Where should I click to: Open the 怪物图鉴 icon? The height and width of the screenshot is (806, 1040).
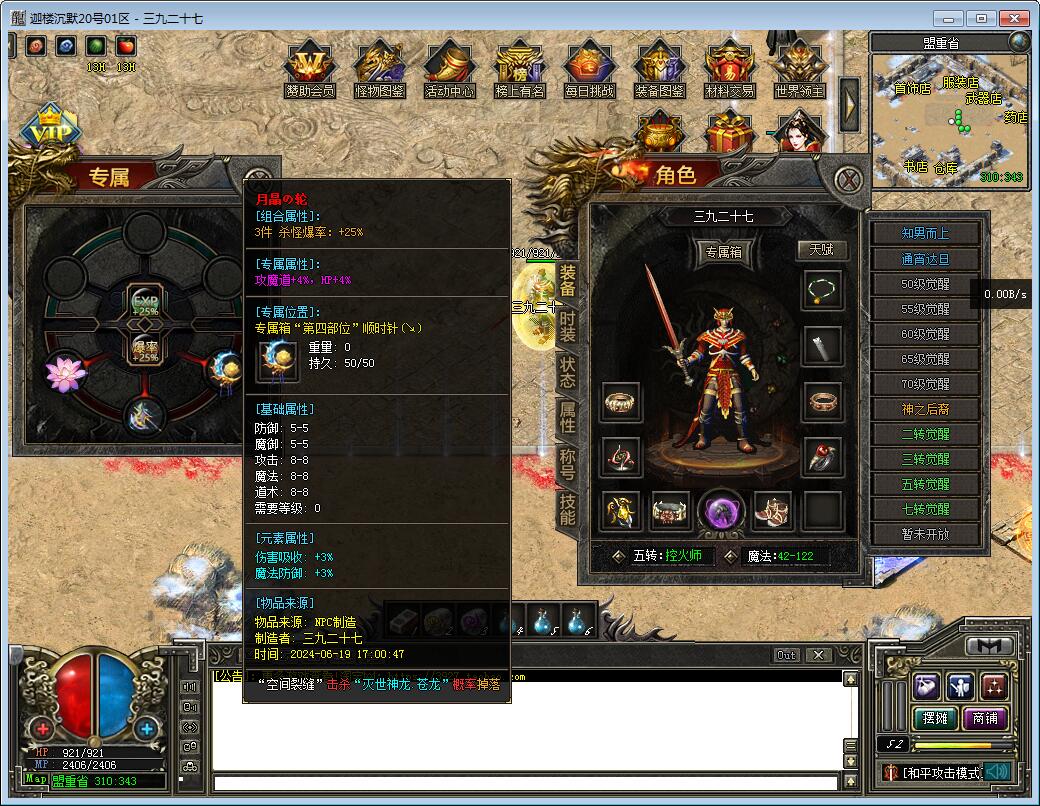tap(380, 68)
